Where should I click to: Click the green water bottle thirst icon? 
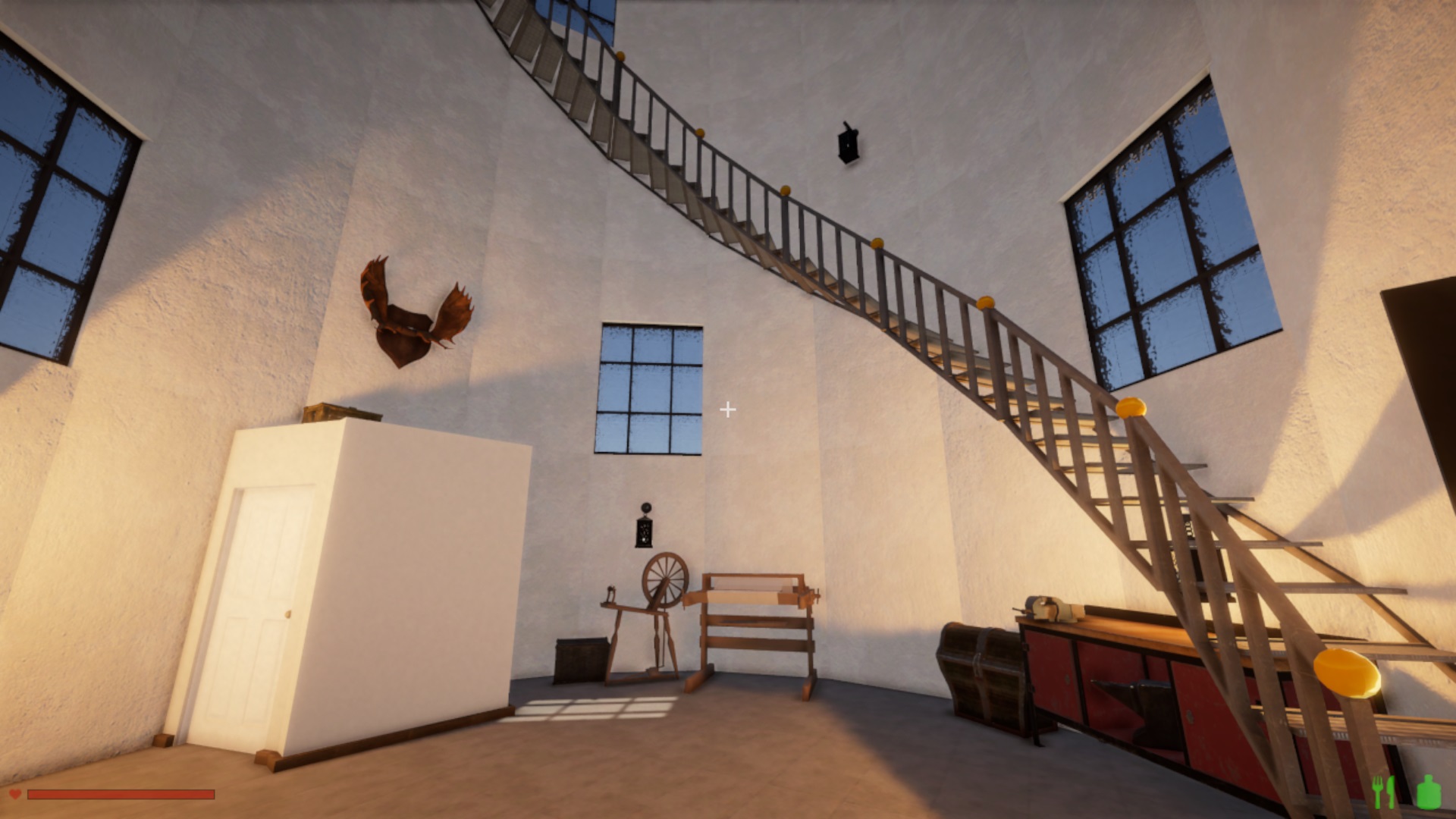tap(1429, 791)
